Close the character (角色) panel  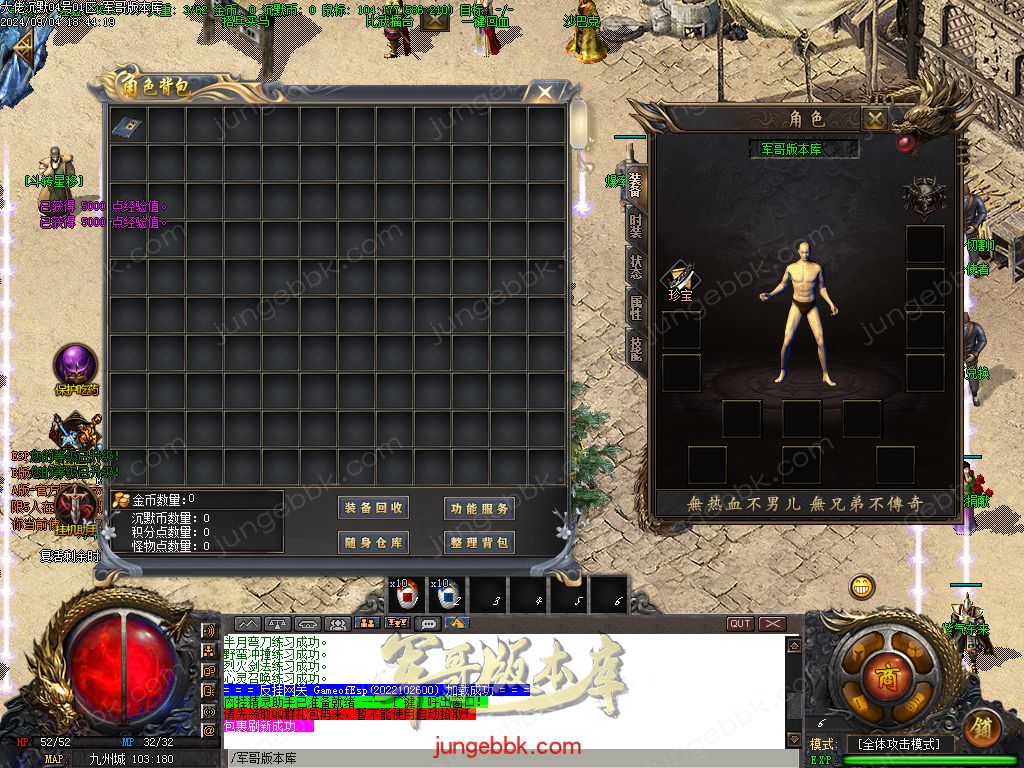875,120
